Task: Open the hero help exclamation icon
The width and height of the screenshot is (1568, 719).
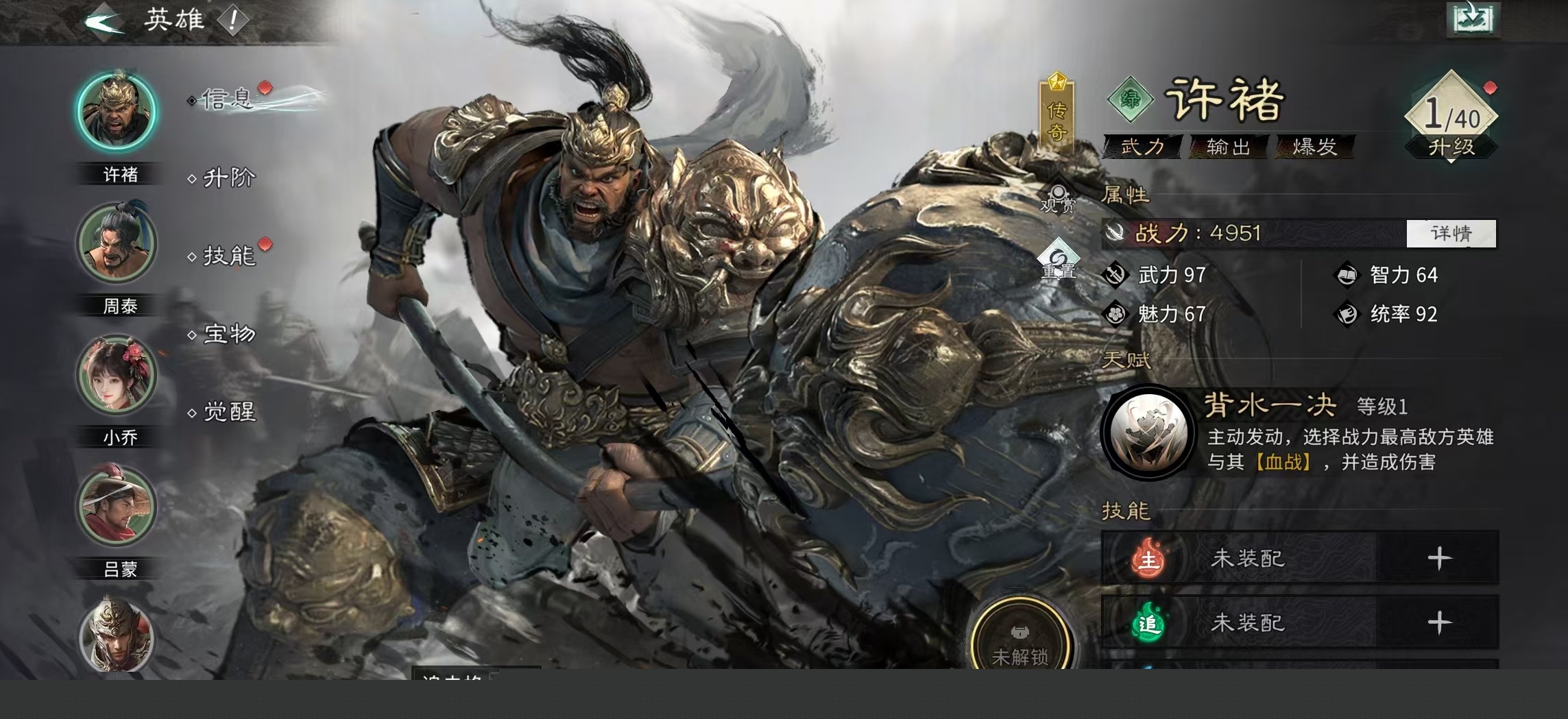Action: (233, 21)
